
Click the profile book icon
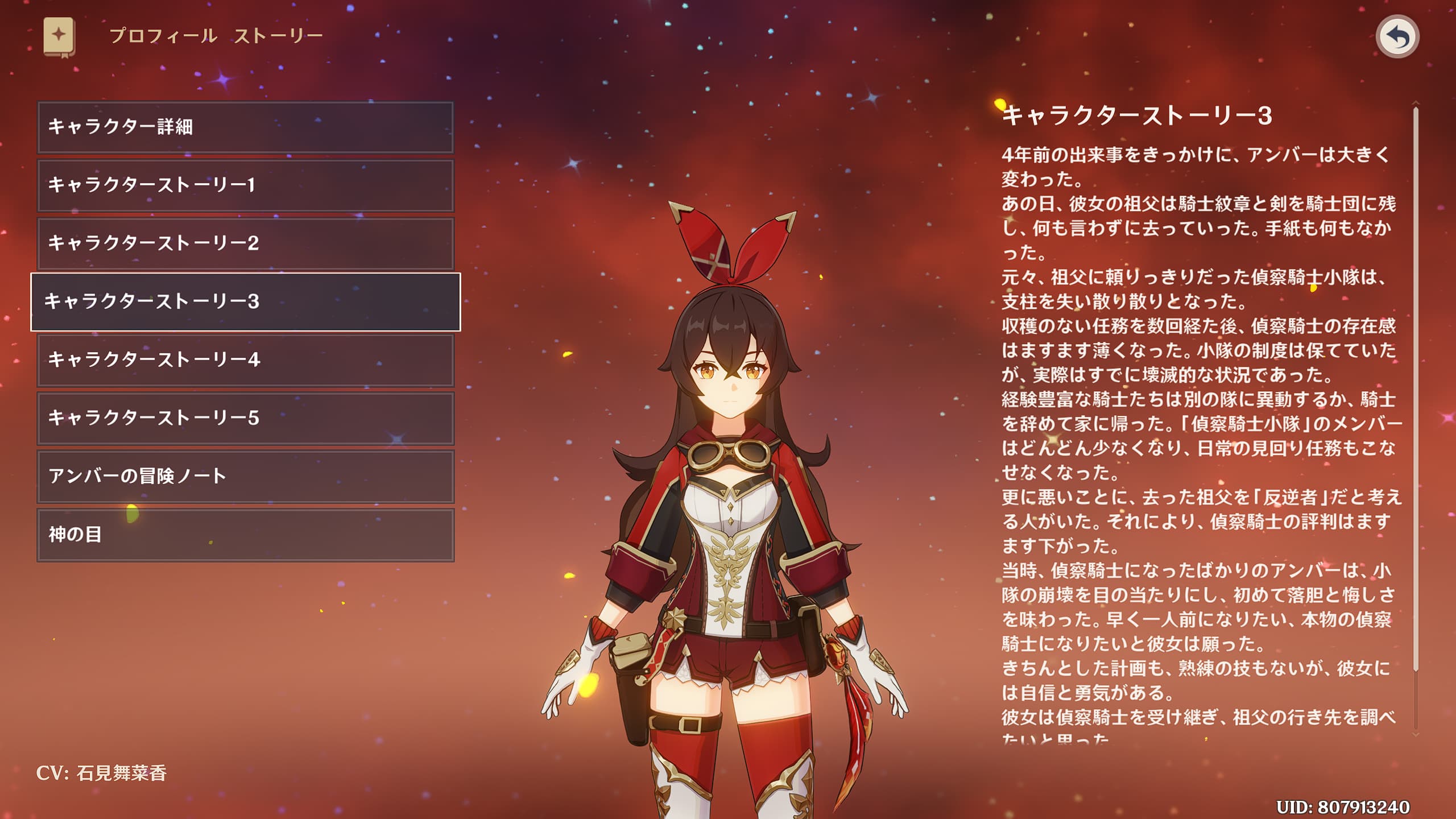coord(59,37)
